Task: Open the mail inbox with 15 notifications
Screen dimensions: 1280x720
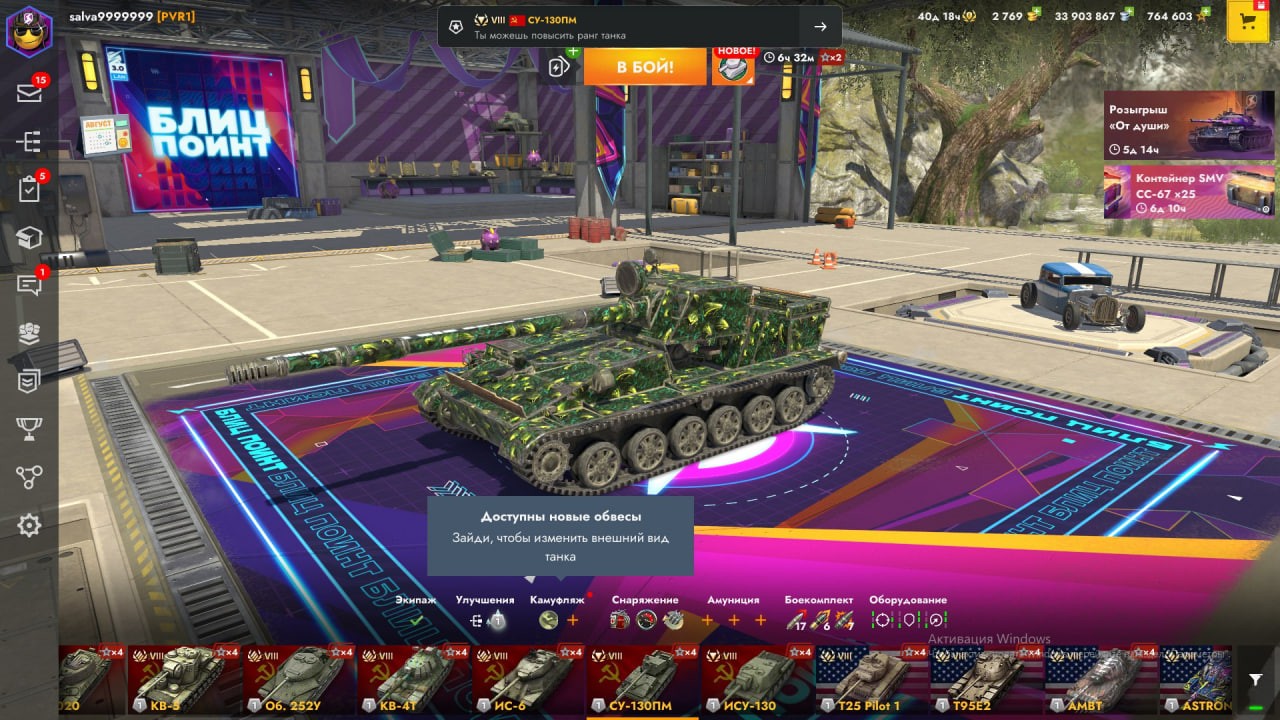Action: point(29,93)
